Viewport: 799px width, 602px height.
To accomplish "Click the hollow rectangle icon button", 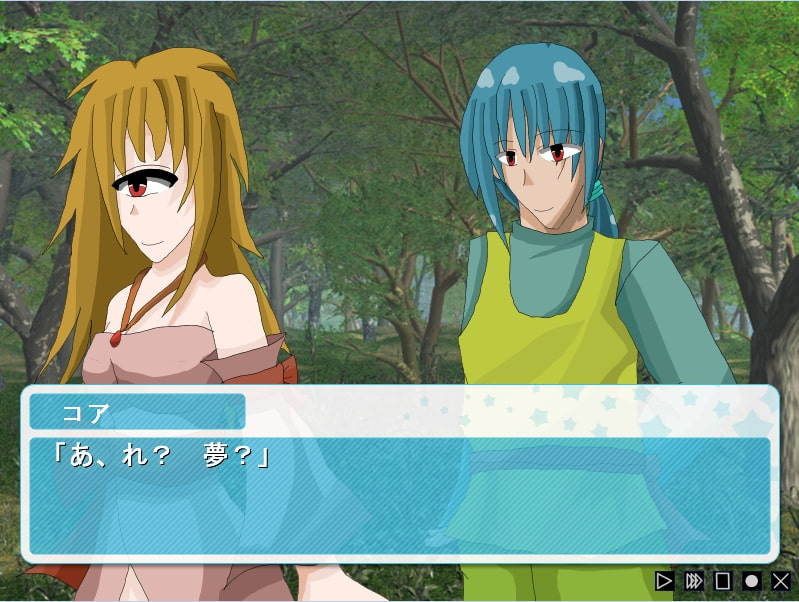I will [723, 580].
